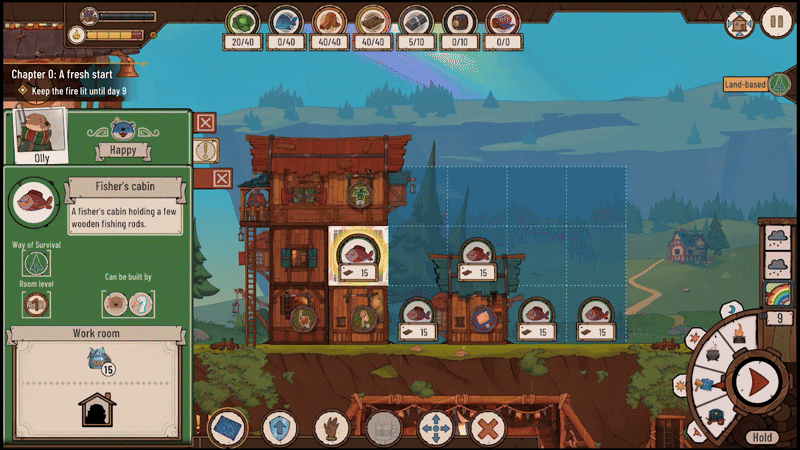Close the Olly character panel
This screenshot has height=450, width=800.
pos(205,122)
